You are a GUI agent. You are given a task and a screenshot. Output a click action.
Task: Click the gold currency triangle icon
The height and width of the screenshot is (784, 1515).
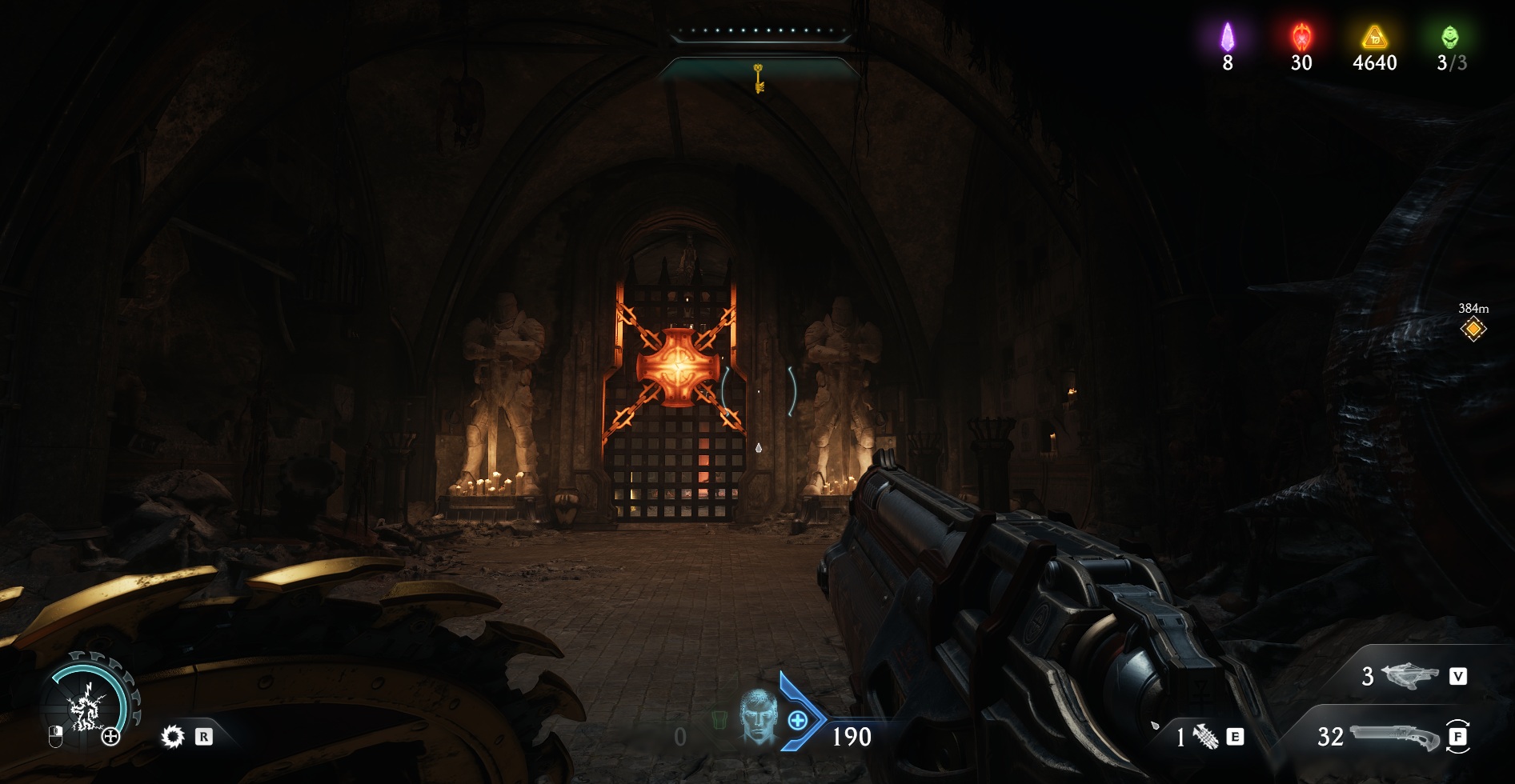1374,37
